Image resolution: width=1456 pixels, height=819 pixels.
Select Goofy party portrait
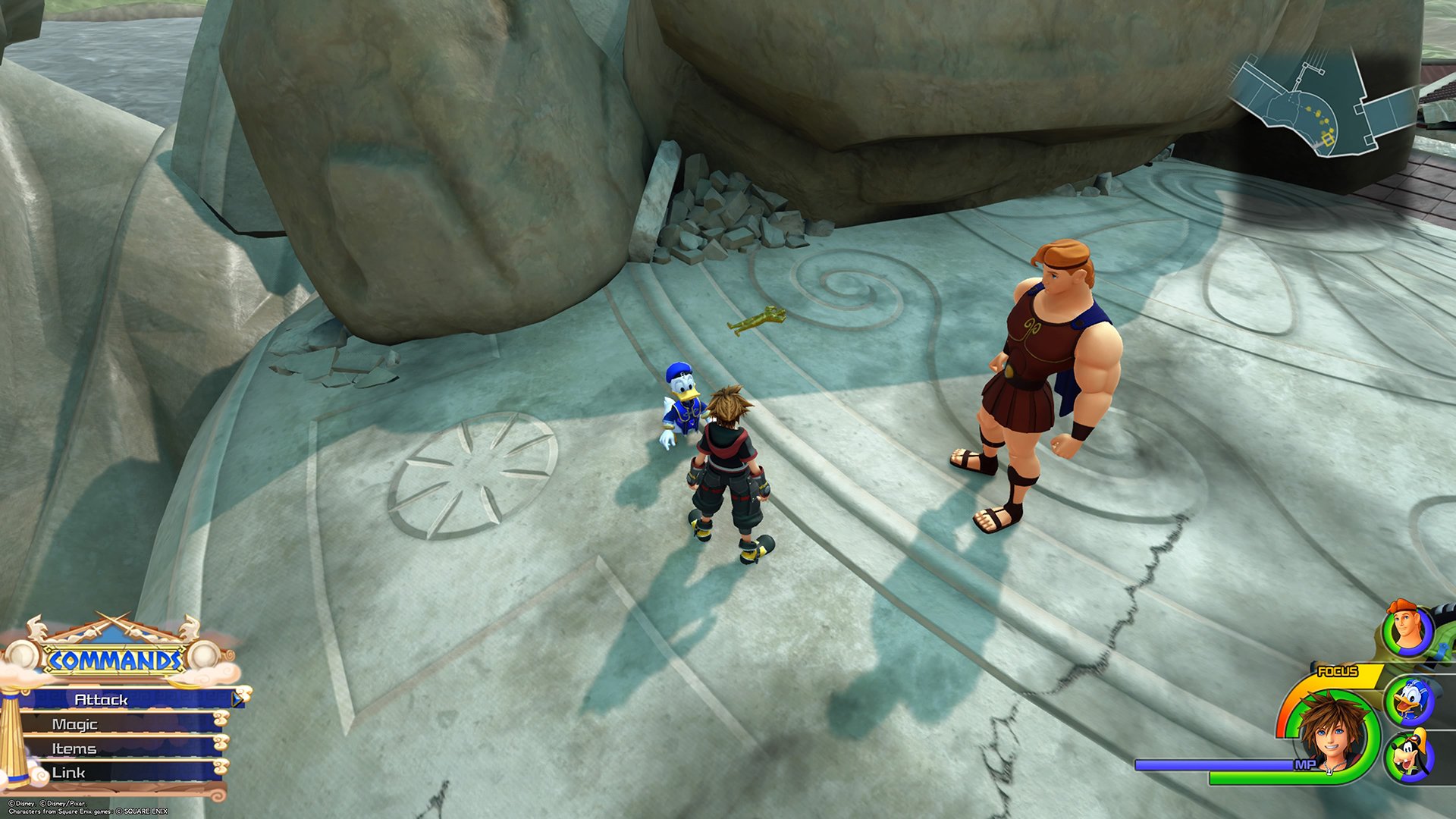pyautogui.click(x=1408, y=757)
